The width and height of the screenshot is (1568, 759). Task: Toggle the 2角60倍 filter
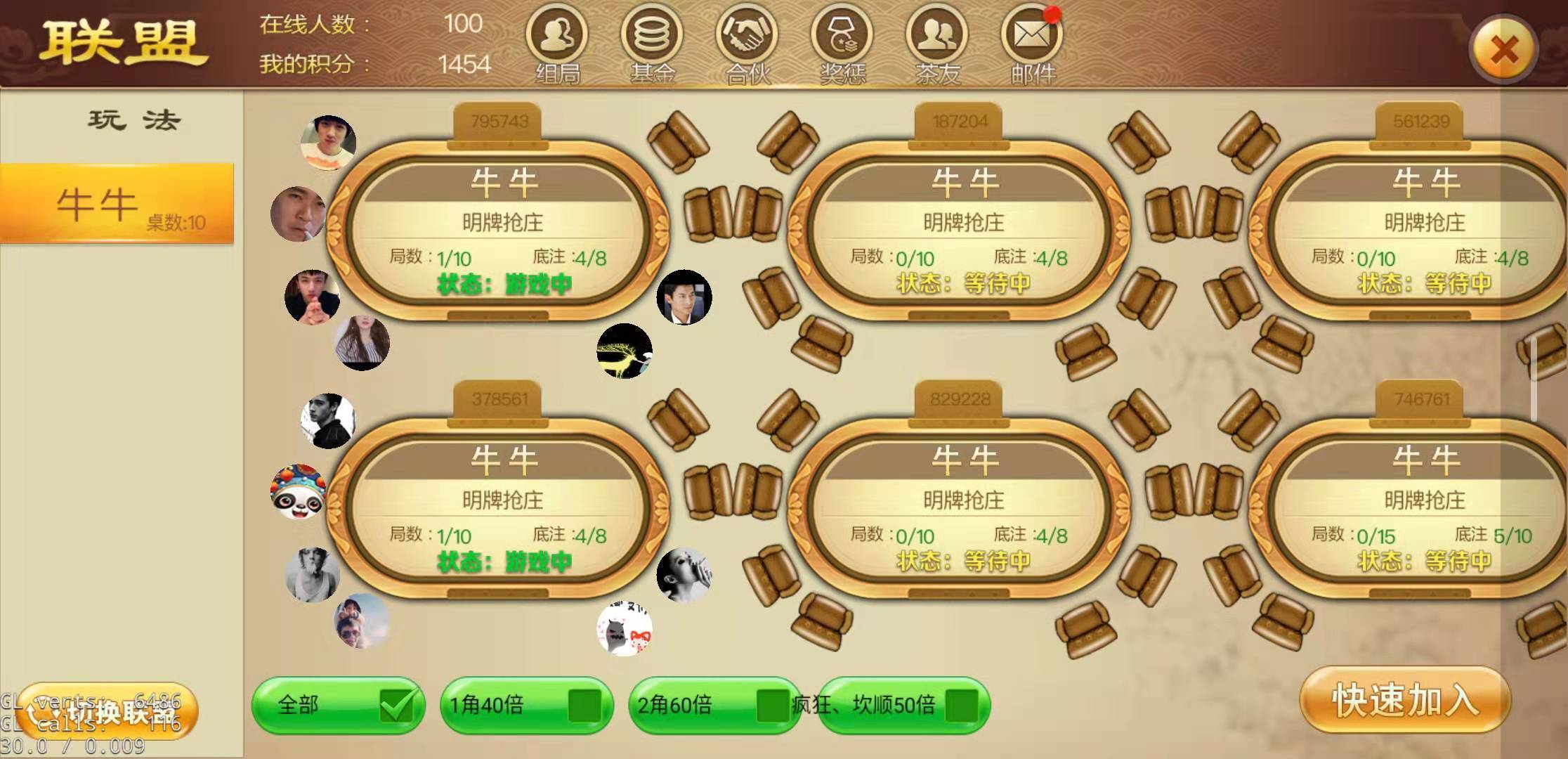point(771,705)
